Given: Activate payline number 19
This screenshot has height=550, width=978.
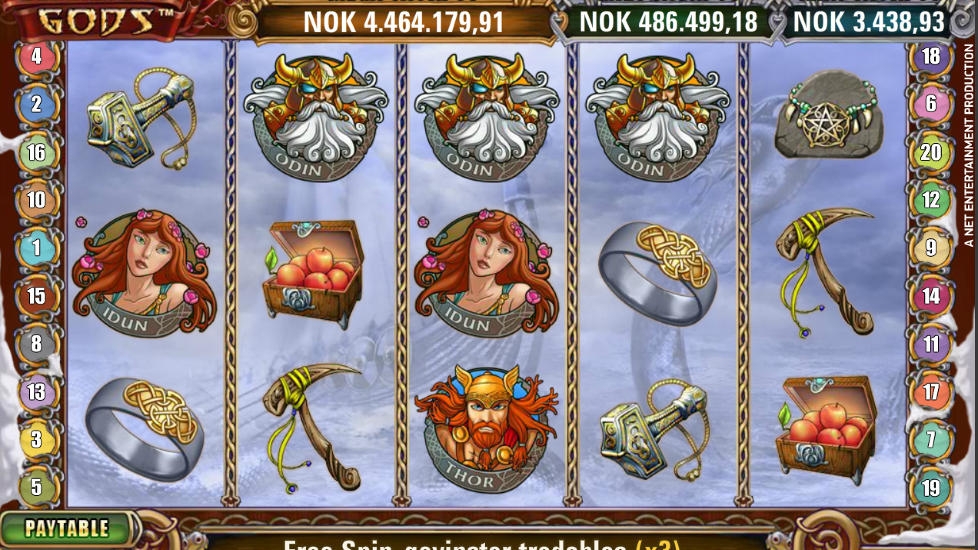Looking at the screenshot, I should [931, 488].
